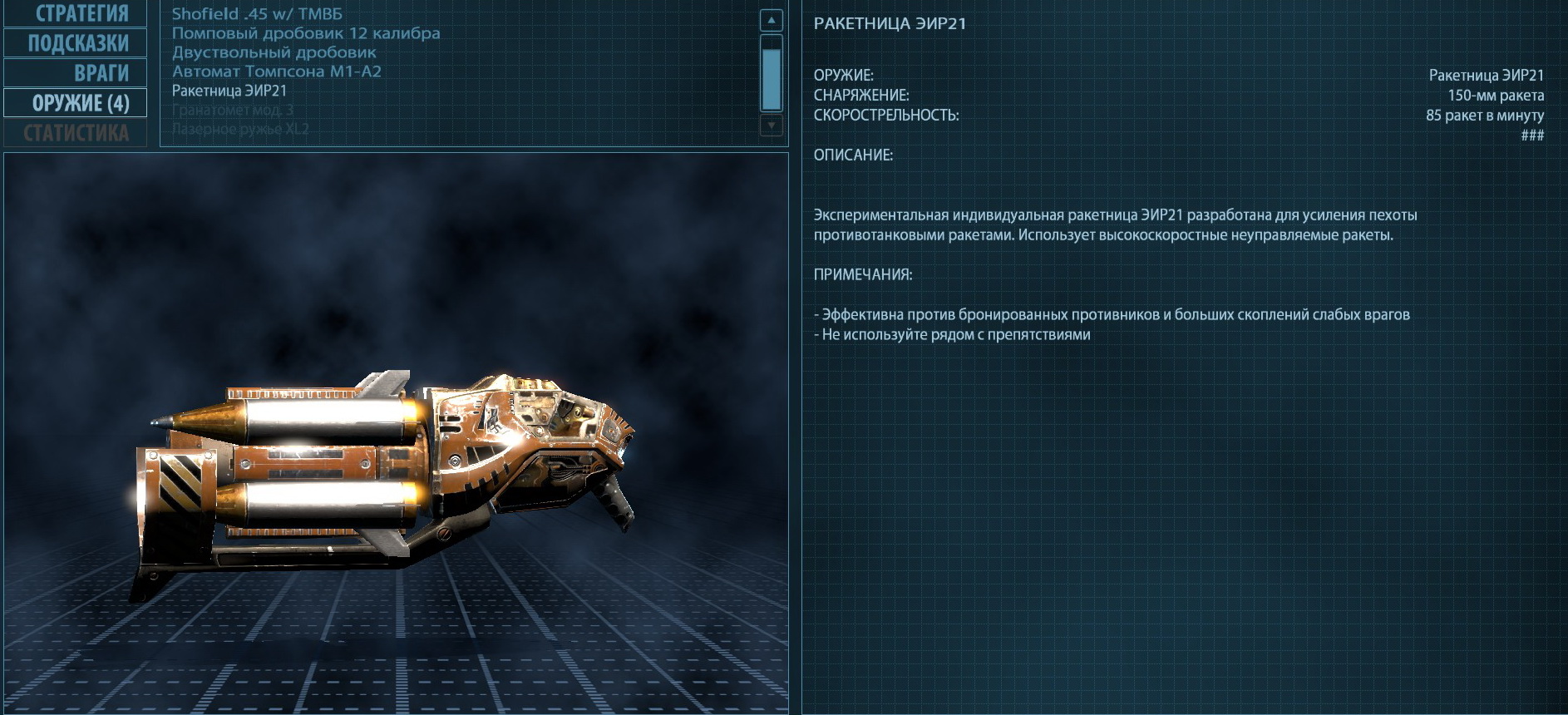
Task: Show the ВРАГИ tab
Action: tap(76, 73)
